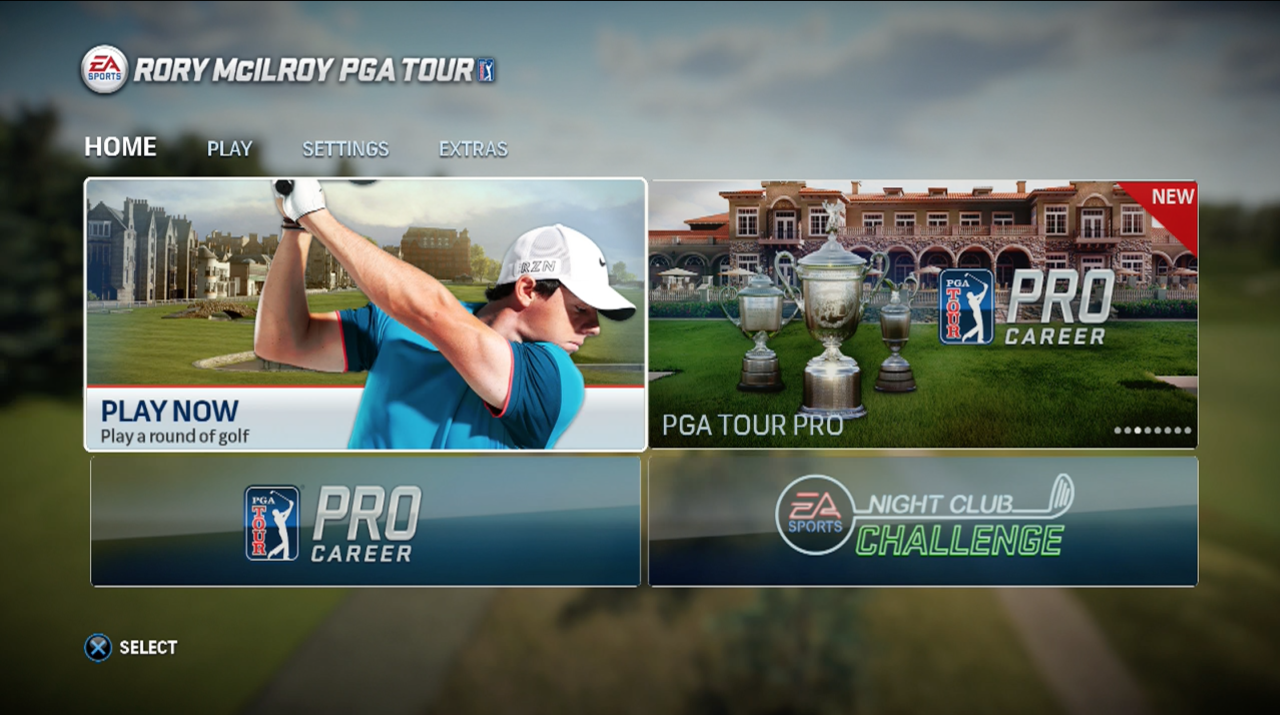Screen dimensions: 1280x715
Task: Open the PGA Tour Pro featured banner
Action: coord(922,314)
